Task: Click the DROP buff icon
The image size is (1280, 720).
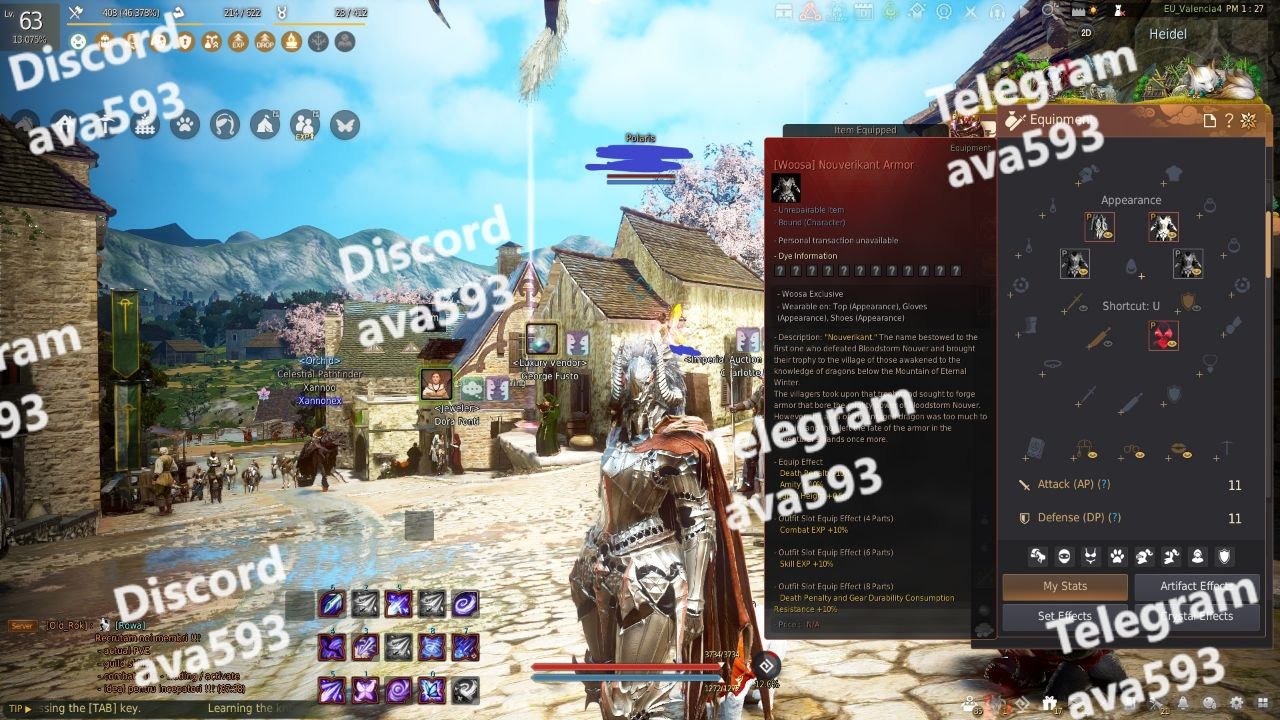Action: click(265, 42)
